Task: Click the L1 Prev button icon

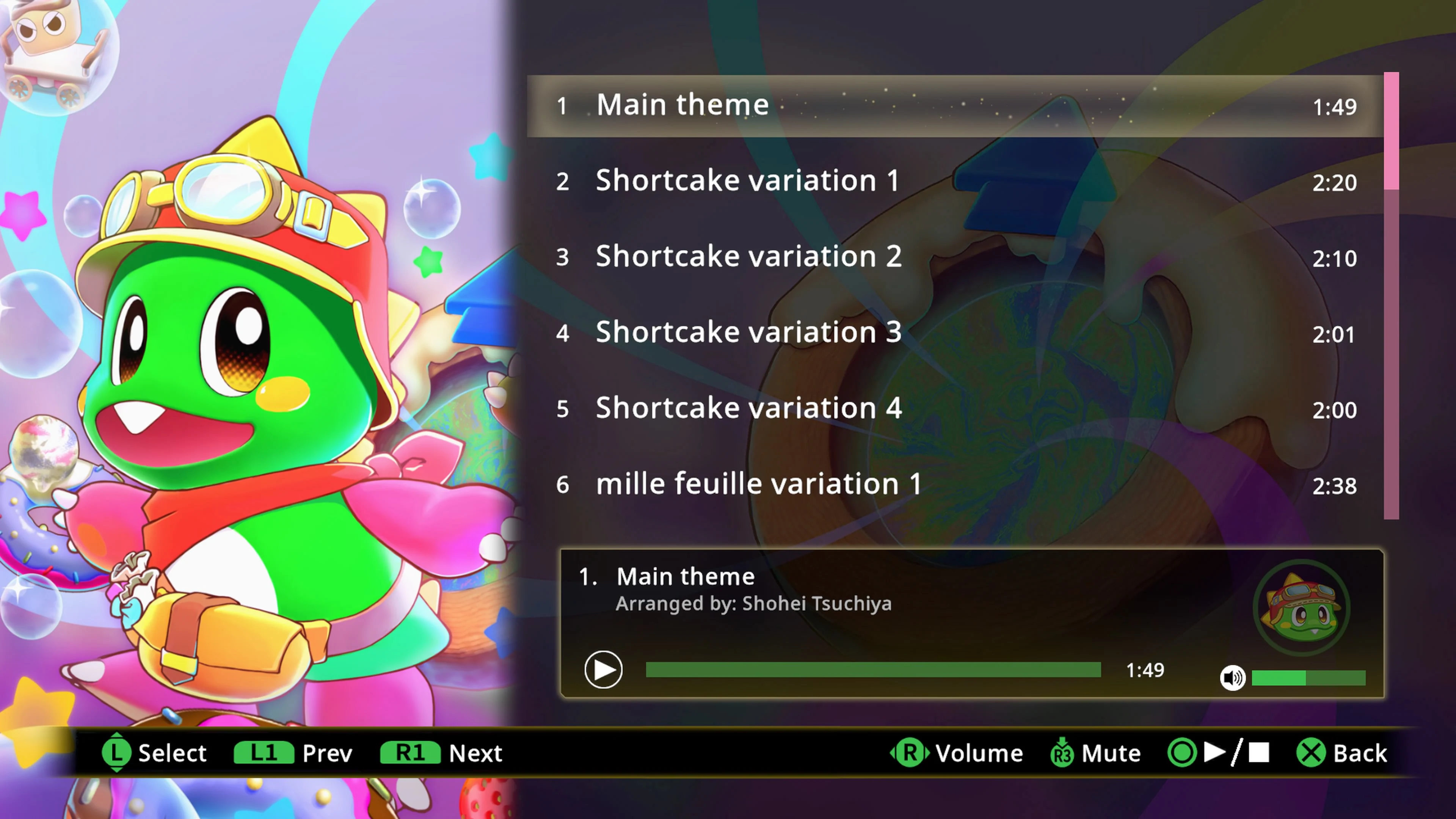Action: pos(264,753)
